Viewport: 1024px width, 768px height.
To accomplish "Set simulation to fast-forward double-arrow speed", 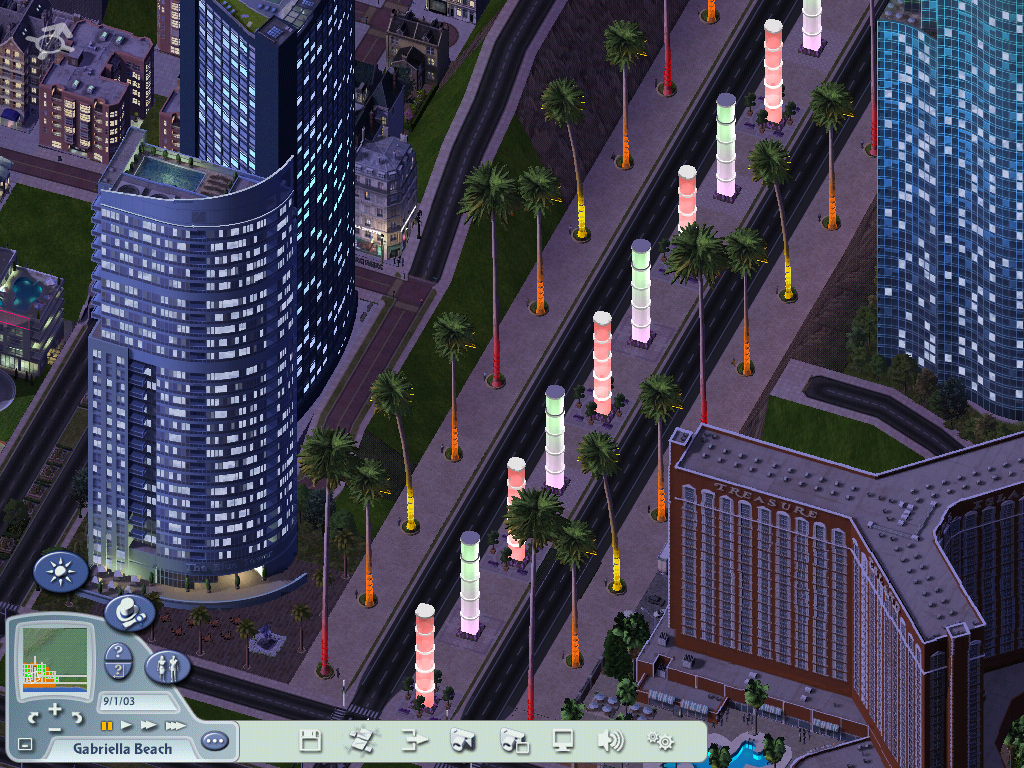I will pyautogui.click(x=149, y=725).
